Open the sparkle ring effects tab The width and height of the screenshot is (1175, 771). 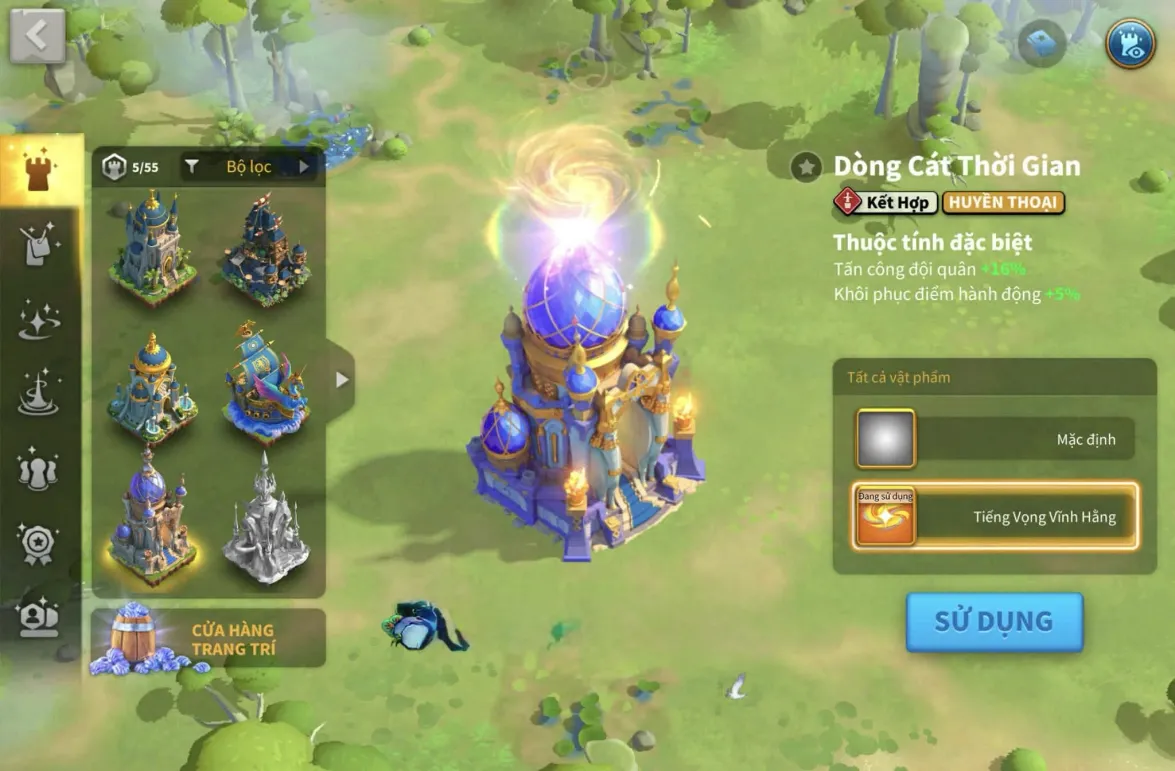pyautogui.click(x=40, y=320)
